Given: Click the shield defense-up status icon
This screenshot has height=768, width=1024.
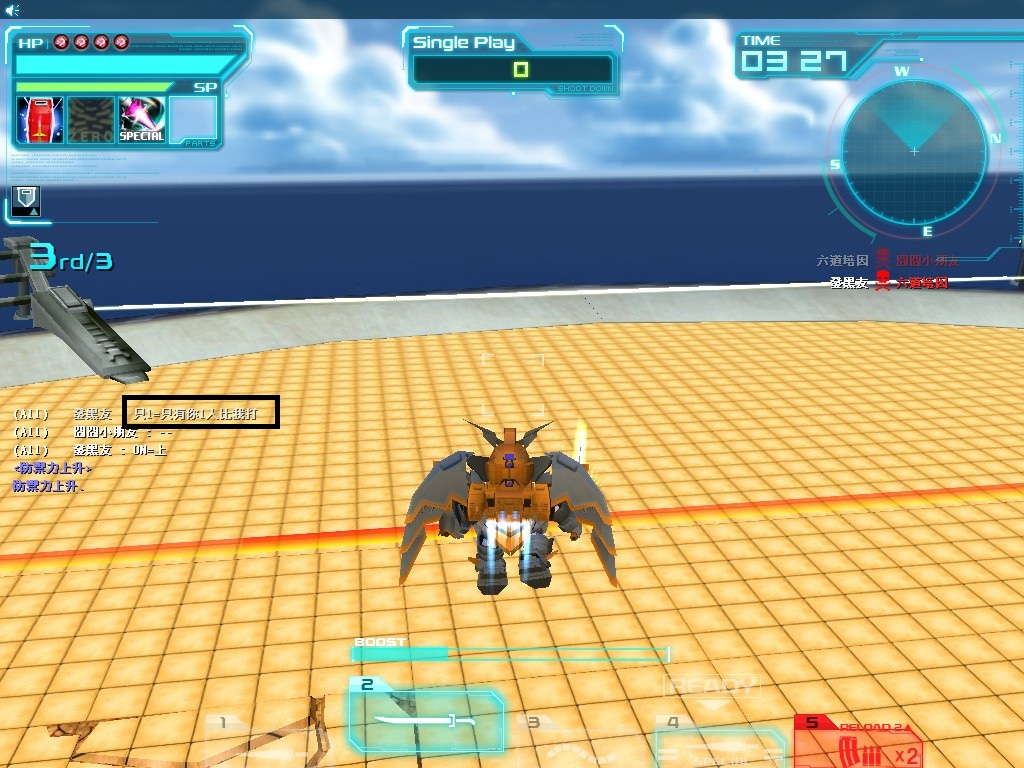Looking at the screenshot, I should pos(26,199).
